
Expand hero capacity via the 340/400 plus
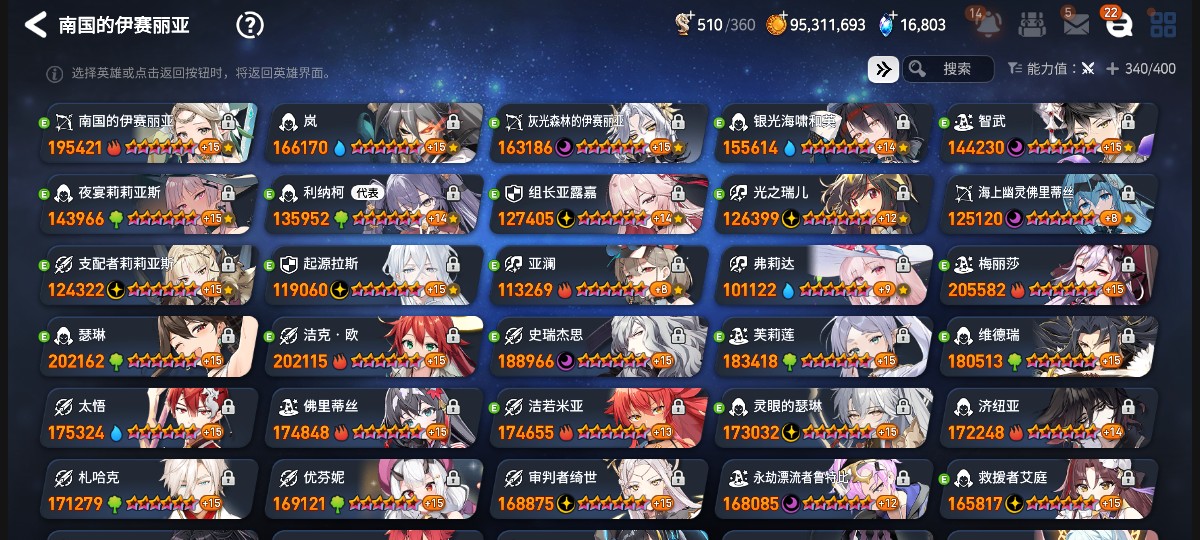1113,69
